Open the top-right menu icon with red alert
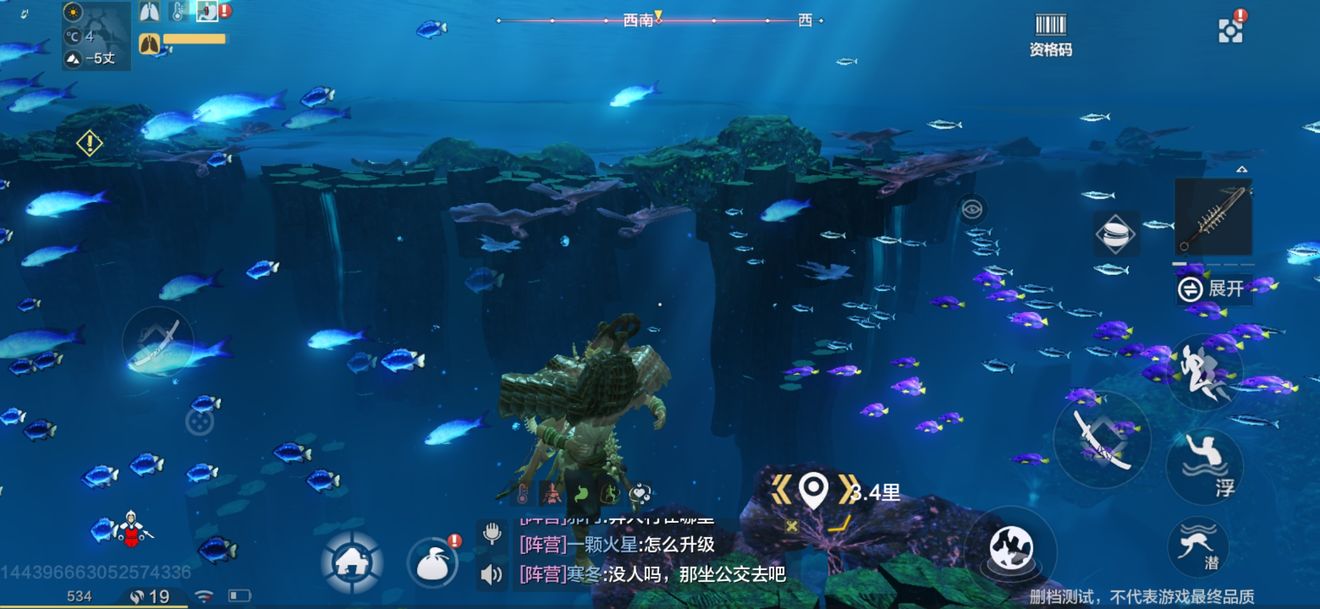This screenshot has height=609, width=1320. pyautogui.click(x=1232, y=29)
